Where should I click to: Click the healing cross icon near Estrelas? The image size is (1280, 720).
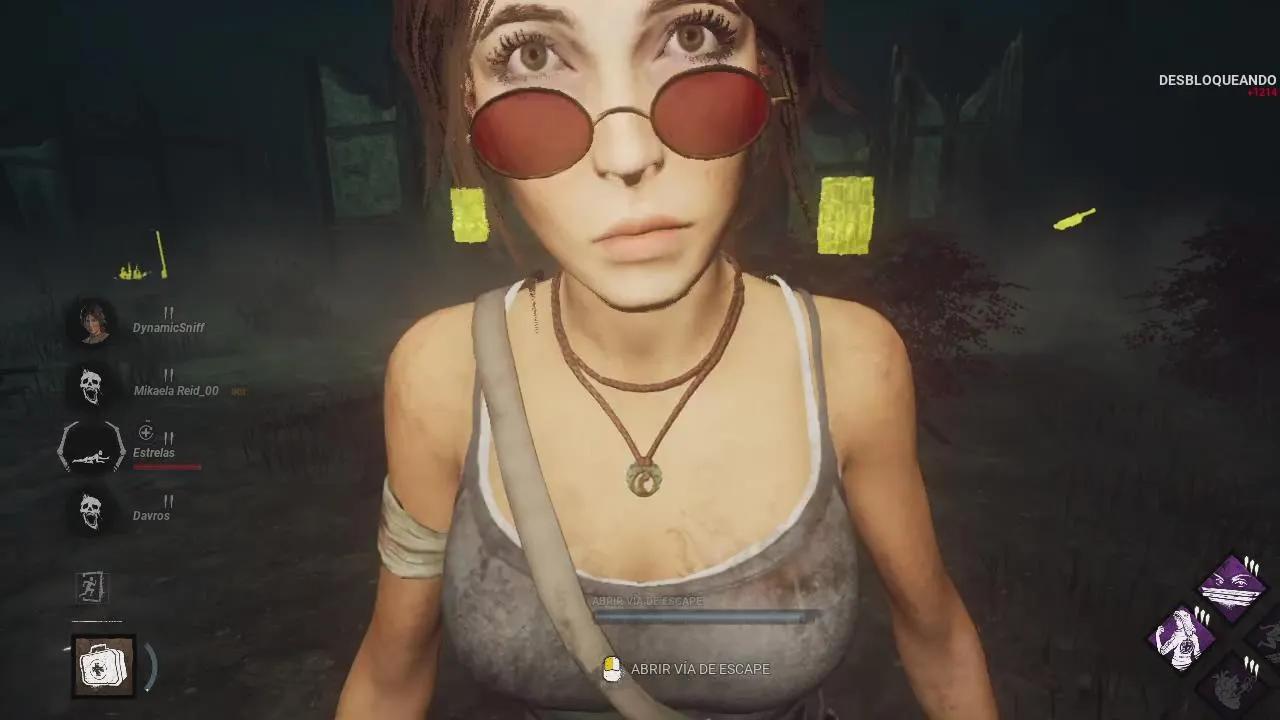tap(146, 433)
